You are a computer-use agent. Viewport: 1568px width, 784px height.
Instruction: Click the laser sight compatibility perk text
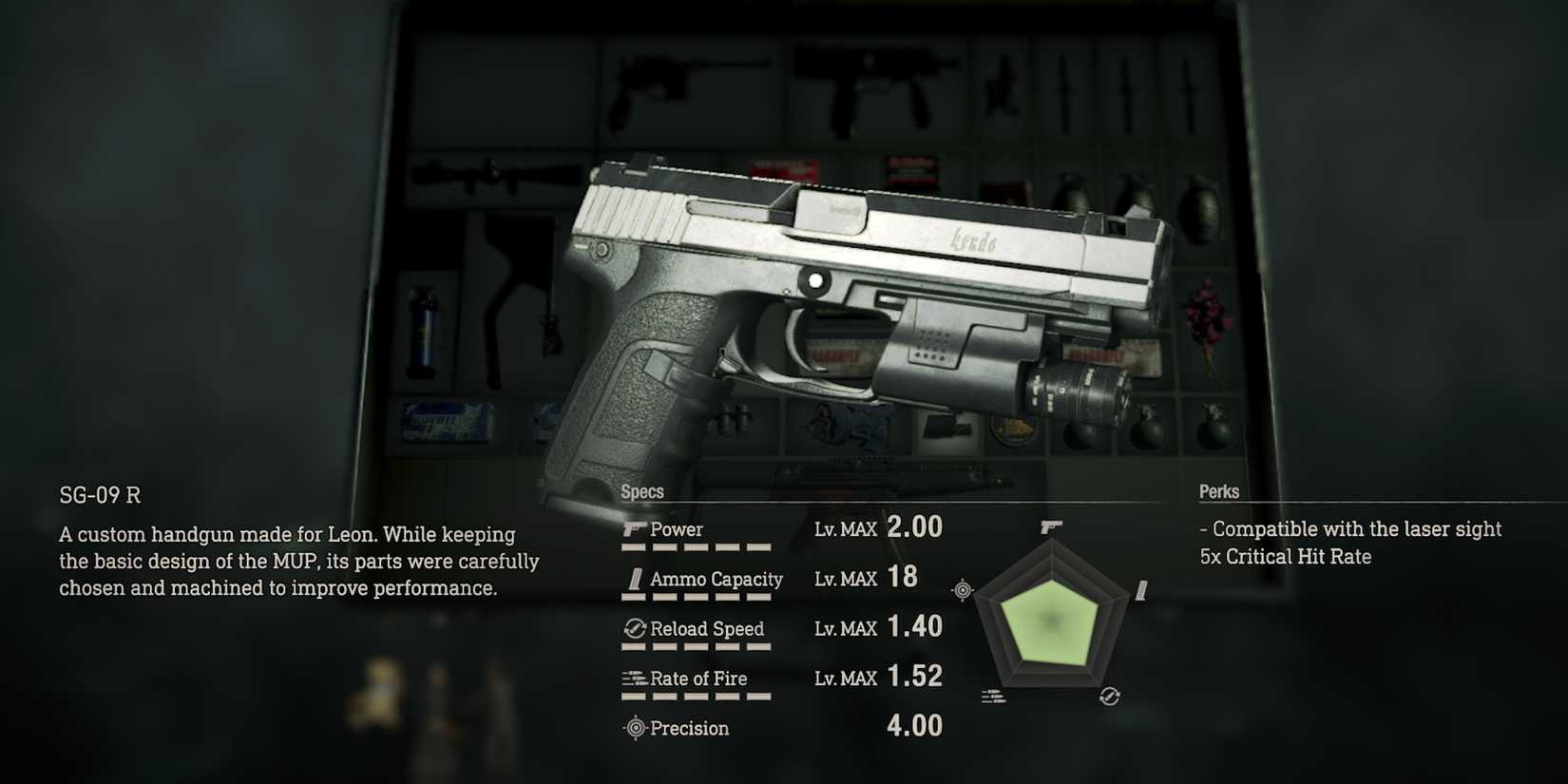point(1350,528)
